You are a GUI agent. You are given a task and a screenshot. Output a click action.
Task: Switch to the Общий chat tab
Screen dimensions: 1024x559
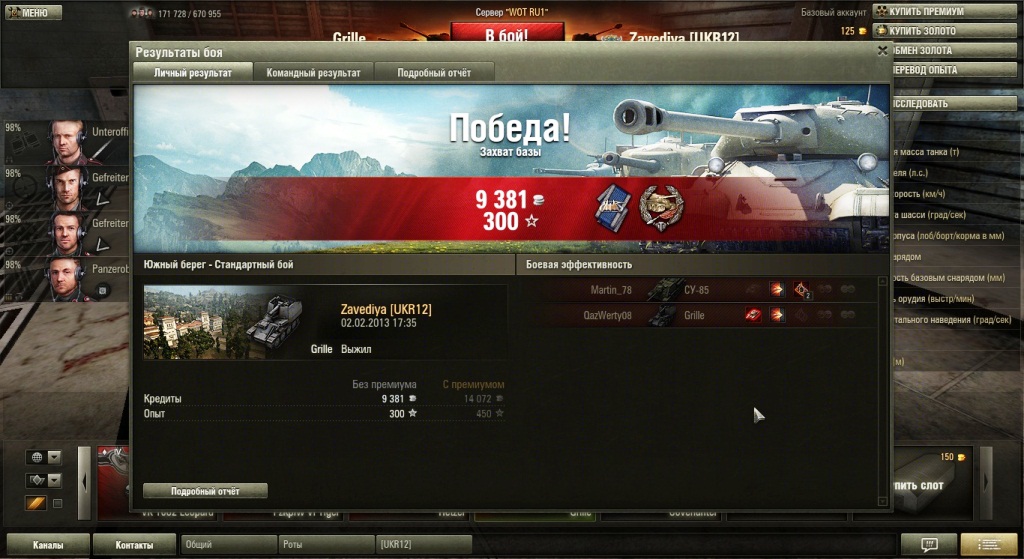click(x=228, y=545)
